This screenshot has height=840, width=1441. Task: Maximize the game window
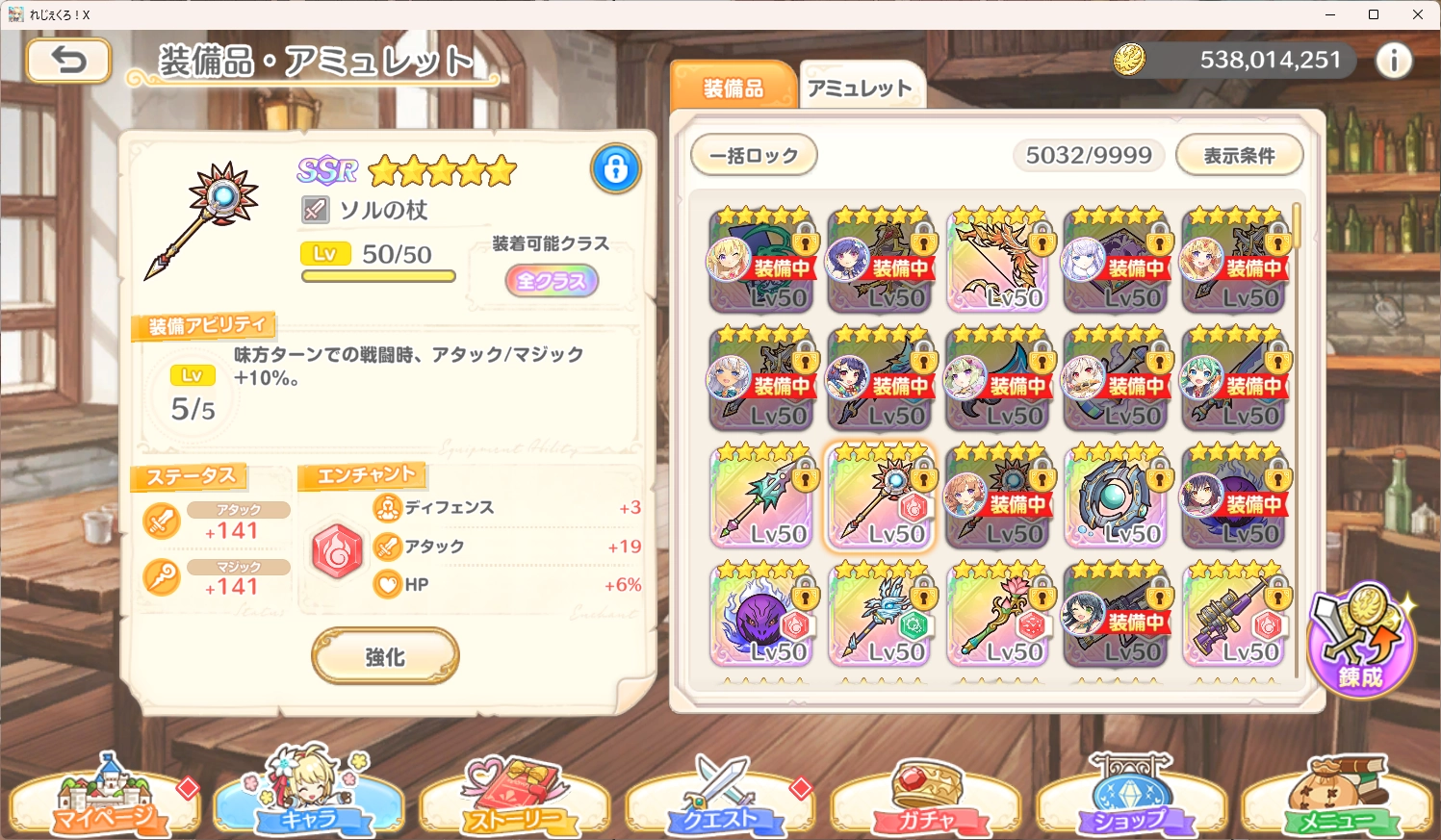click(x=1374, y=14)
